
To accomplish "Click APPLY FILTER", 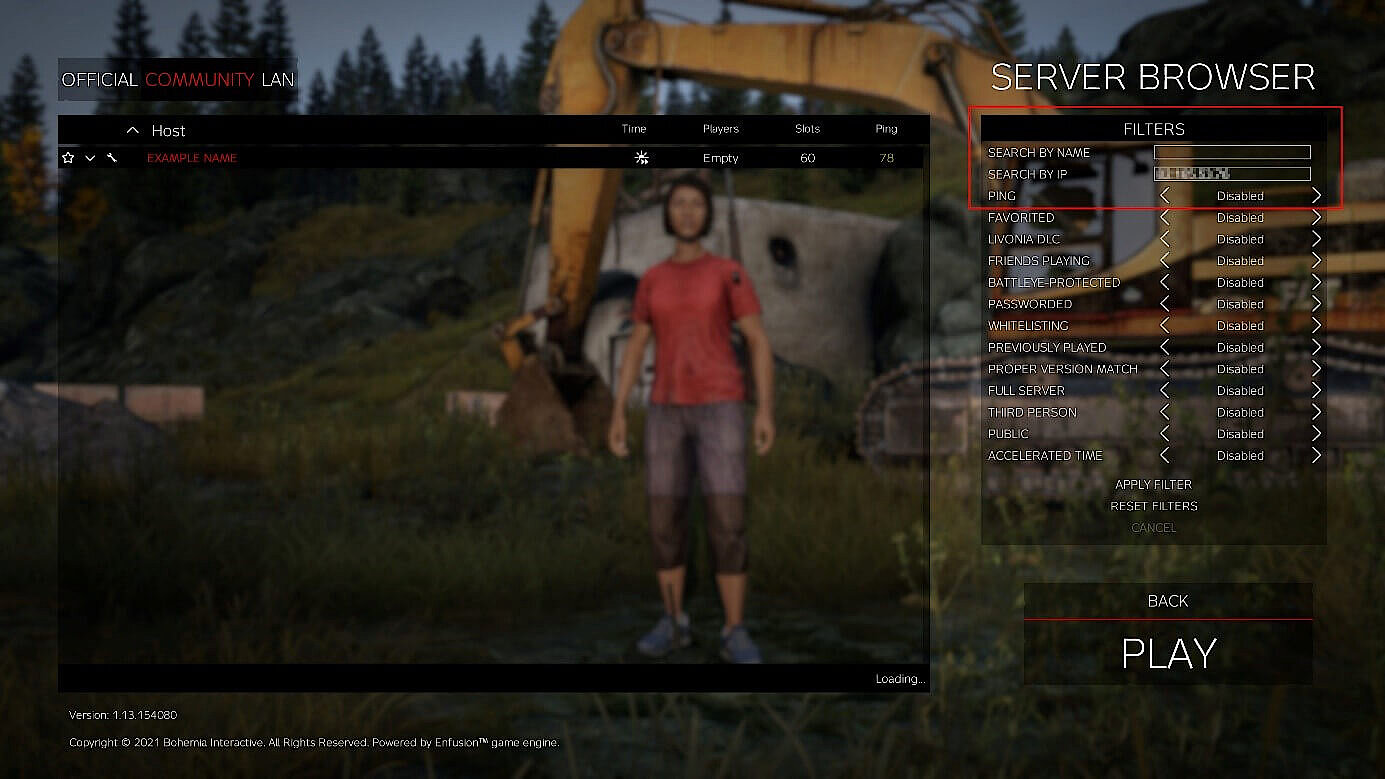I will point(1153,484).
